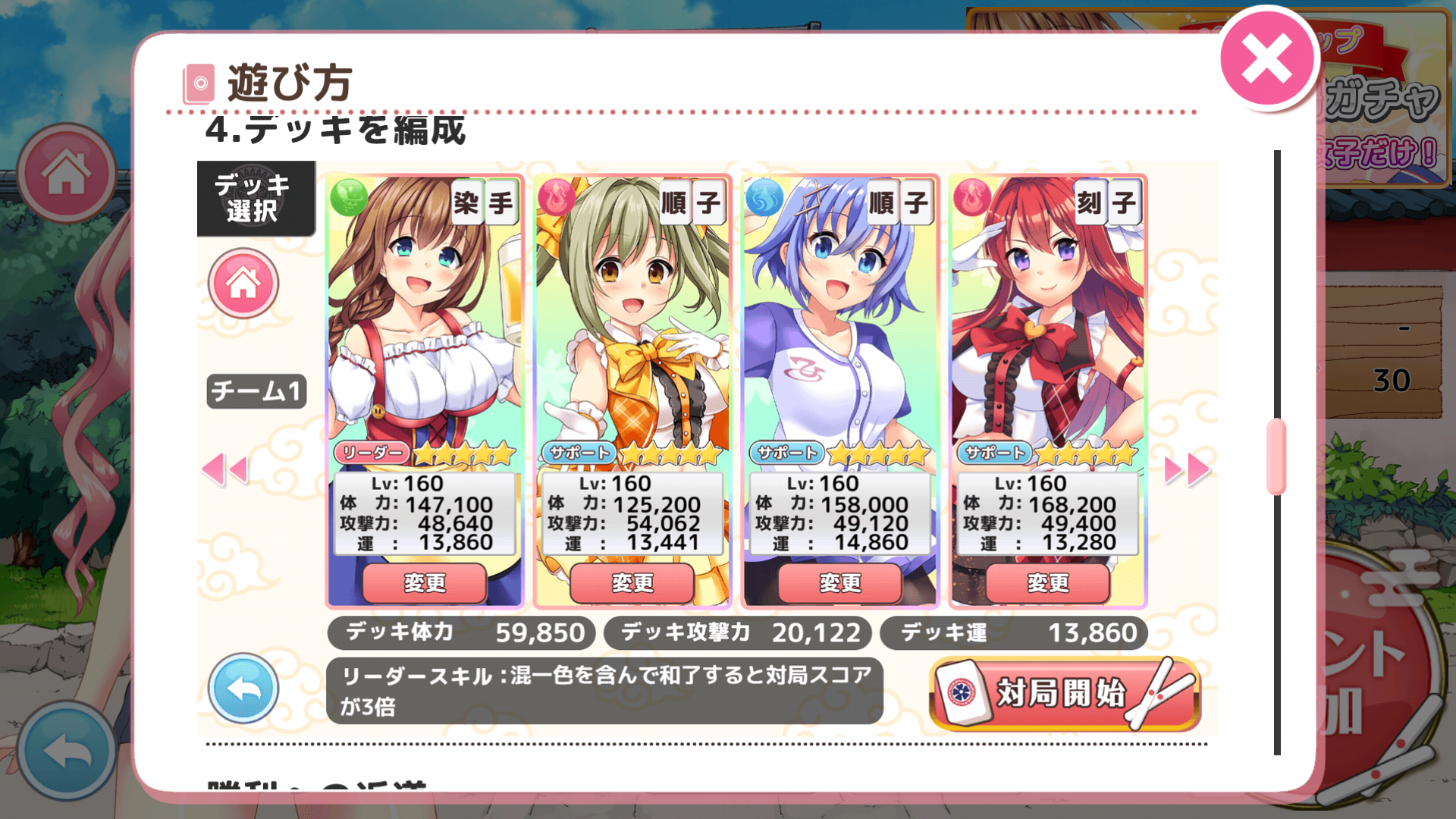The height and width of the screenshot is (819, 1456).
Task: Click the blue back arrow beside the leader skill
Action: [243, 689]
